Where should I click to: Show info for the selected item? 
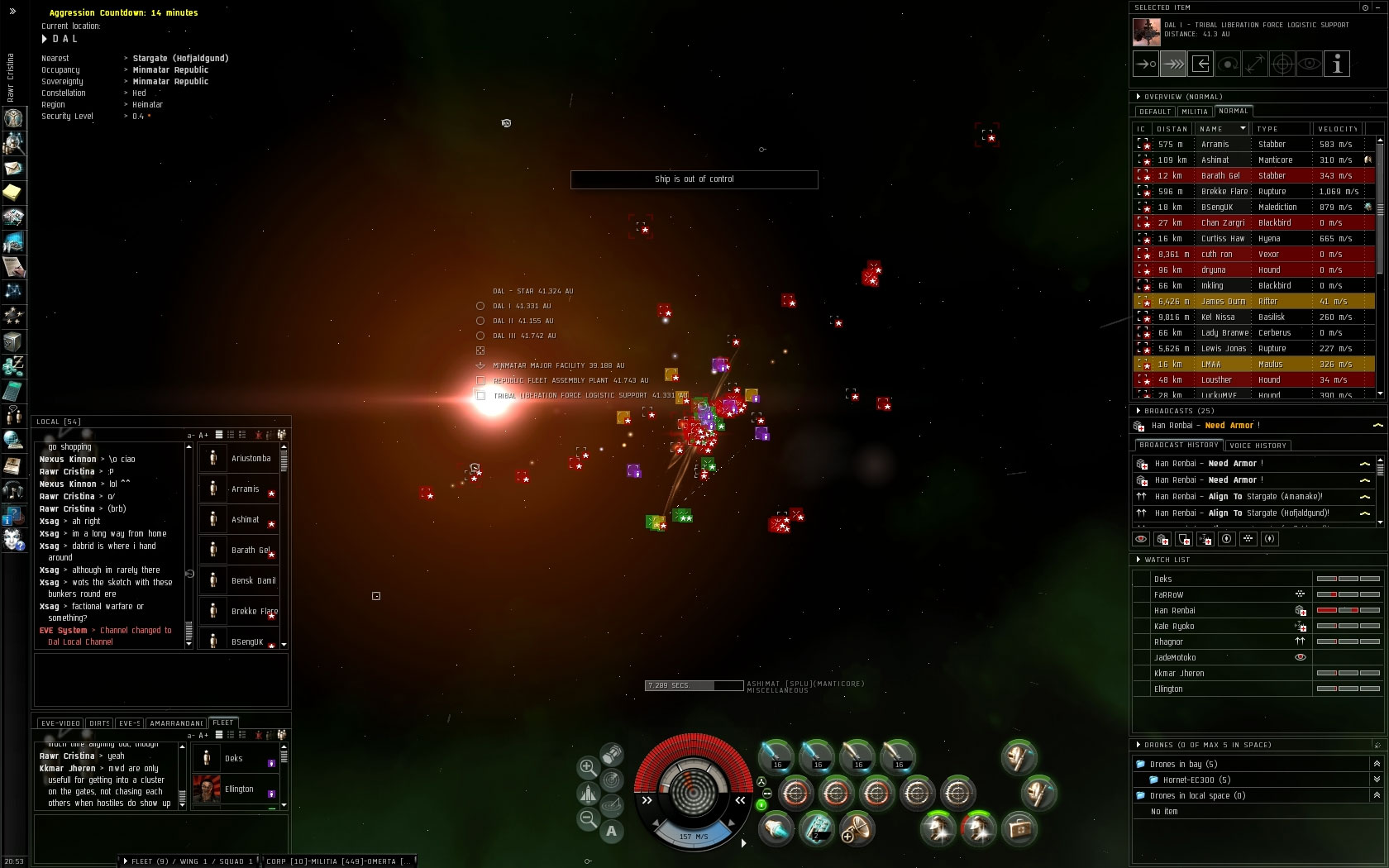coord(1337,64)
